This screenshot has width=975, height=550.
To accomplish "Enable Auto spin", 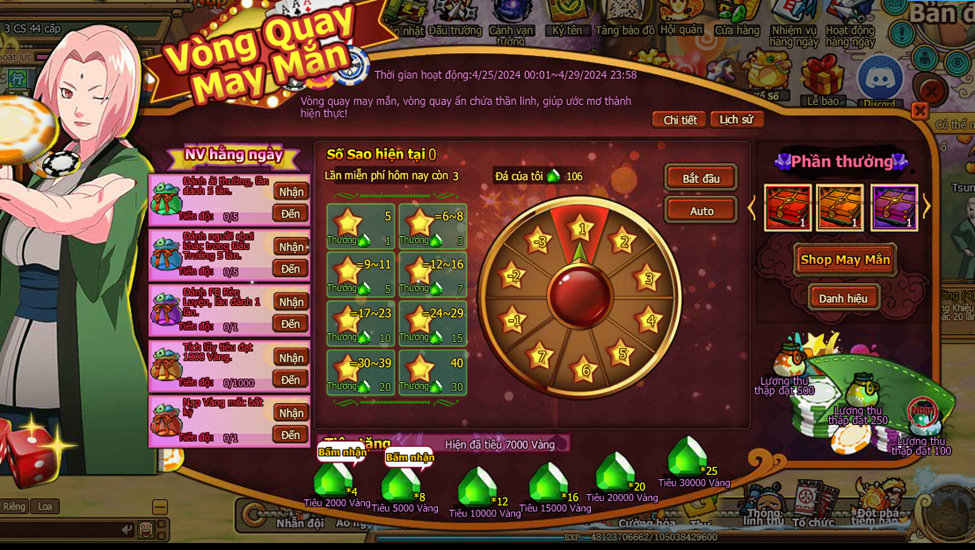I will click(x=701, y=211).
